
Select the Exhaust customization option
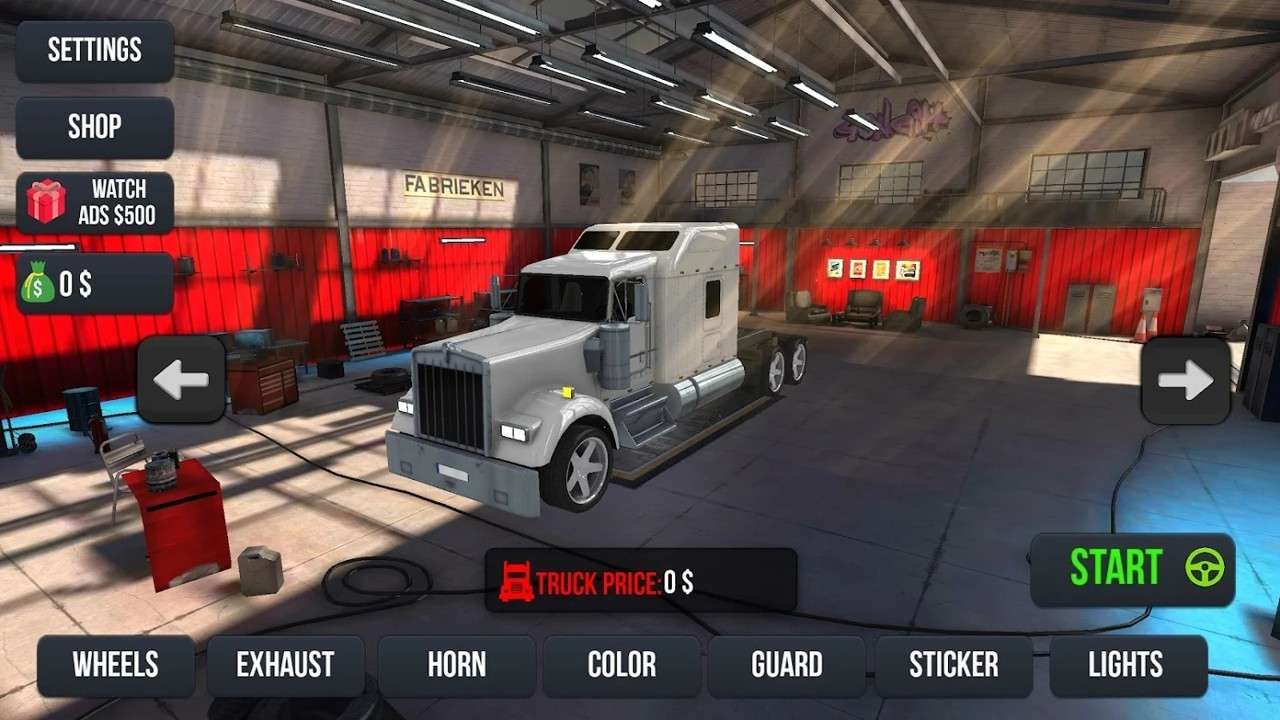click(285, 665)
